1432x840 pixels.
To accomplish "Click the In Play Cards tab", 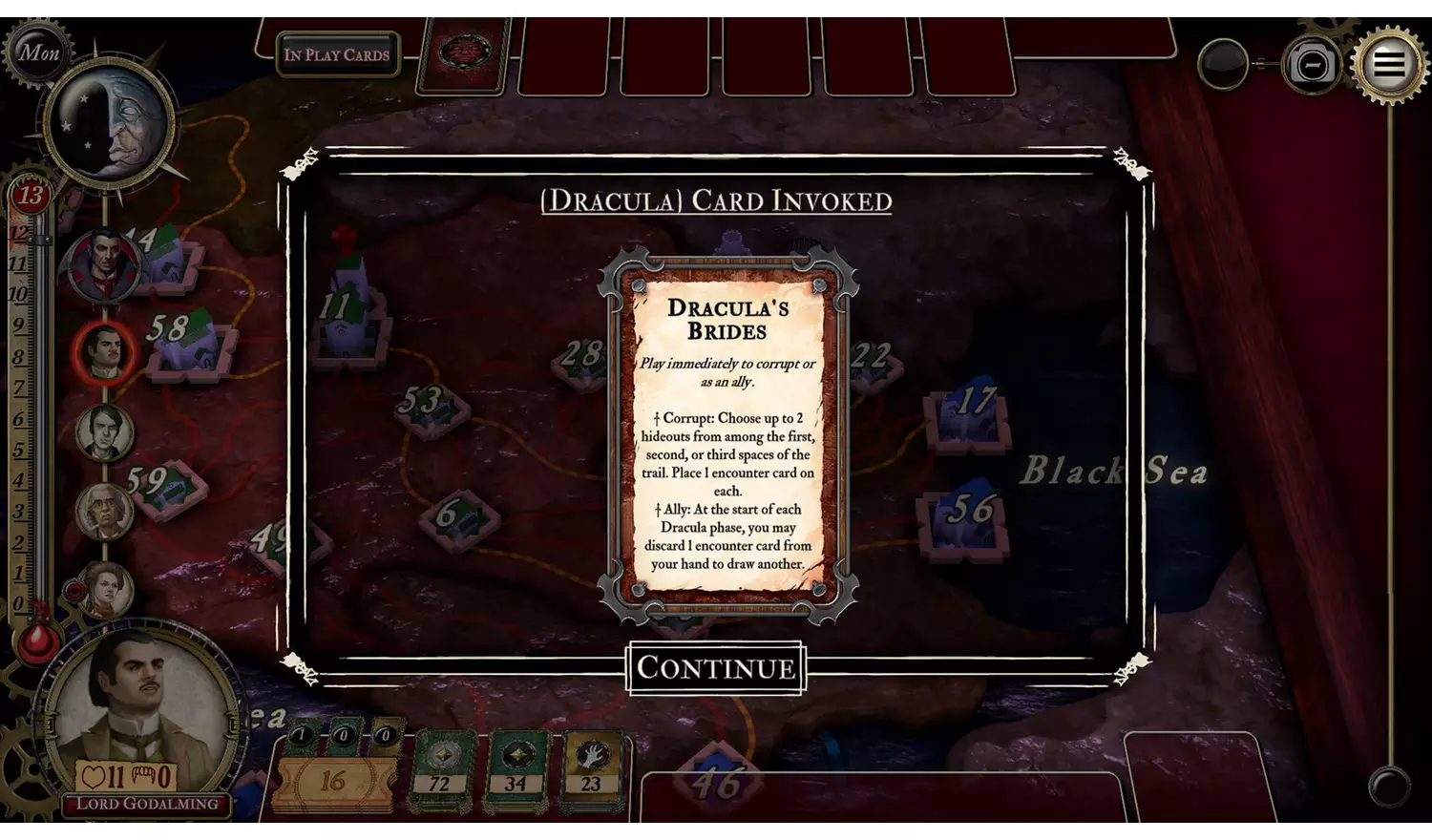I will click(336, 54).
